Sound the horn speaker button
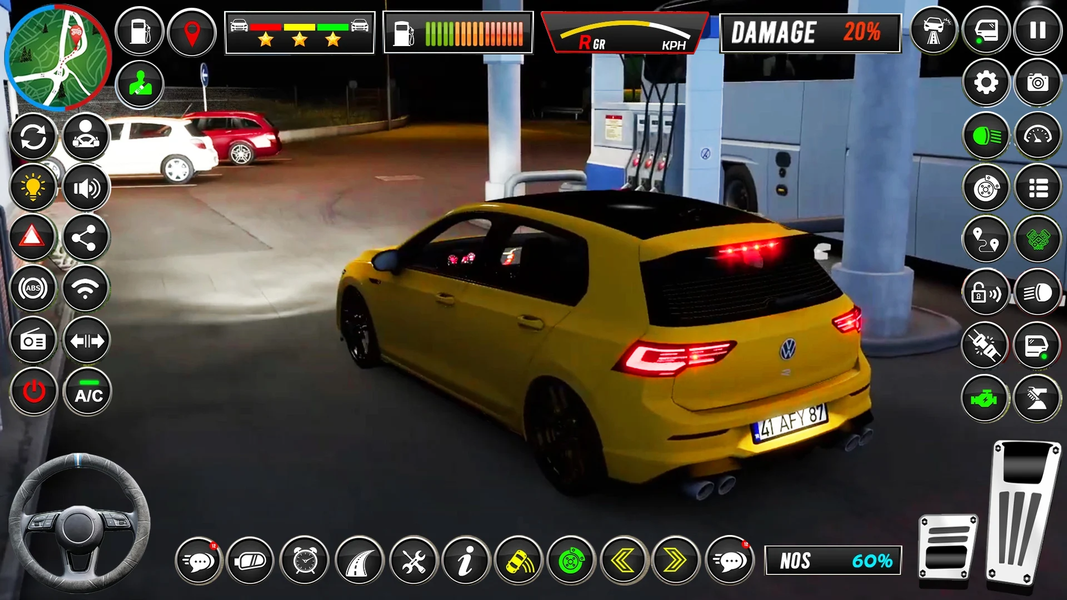Viewport: 1067px width, 600px height. tap(87, 187)
